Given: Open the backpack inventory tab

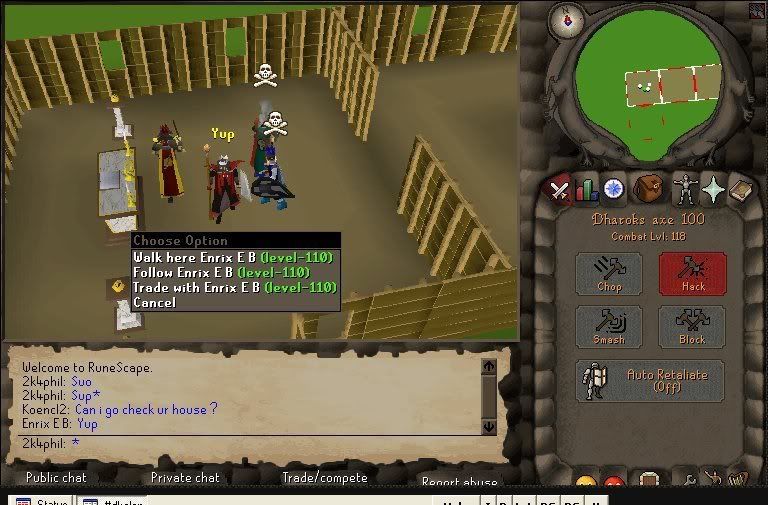Looking at the screenshot, I should 649,188.
